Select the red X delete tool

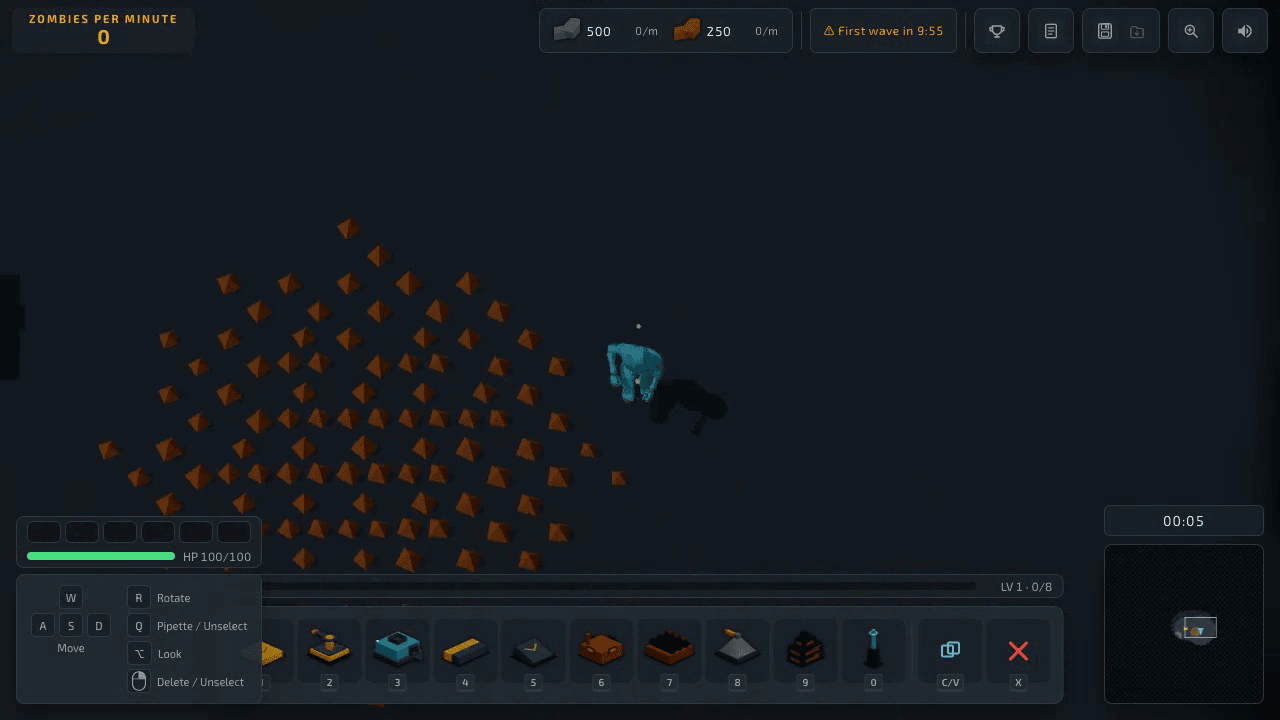[x=1018, y=650]
